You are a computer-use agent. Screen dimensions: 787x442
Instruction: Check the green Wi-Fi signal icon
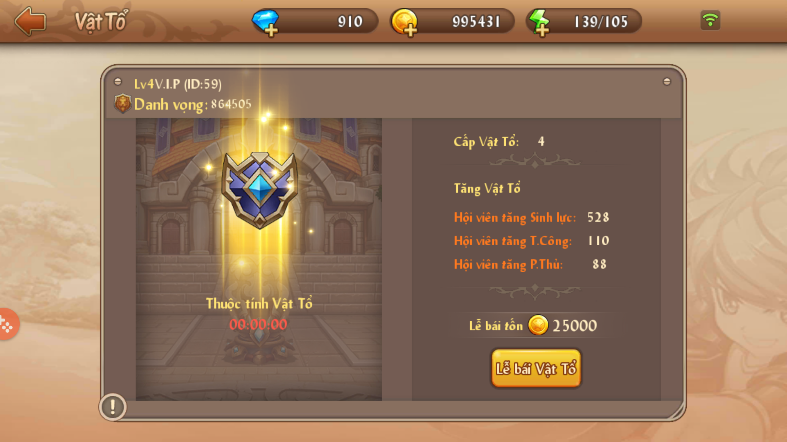point(710,20)
